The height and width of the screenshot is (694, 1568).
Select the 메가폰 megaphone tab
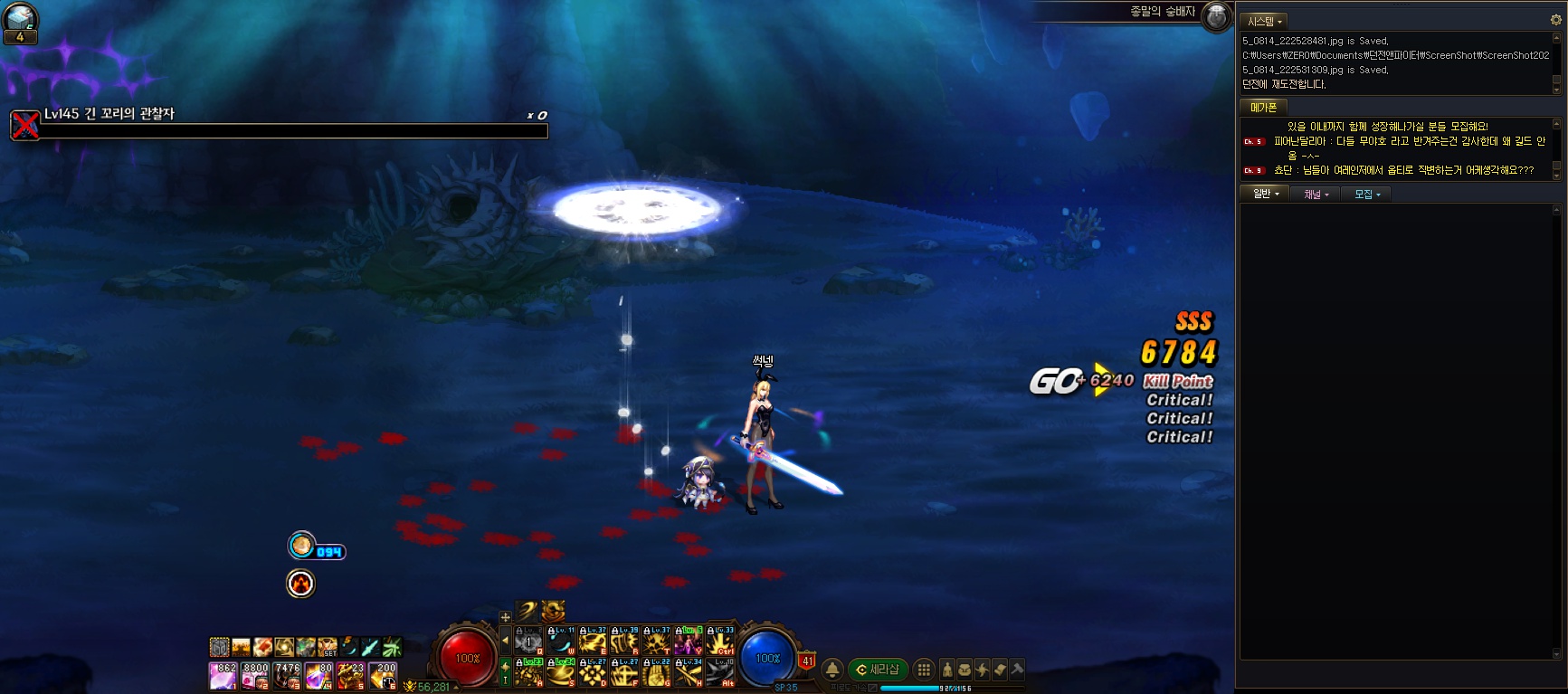click(1263, 108)
